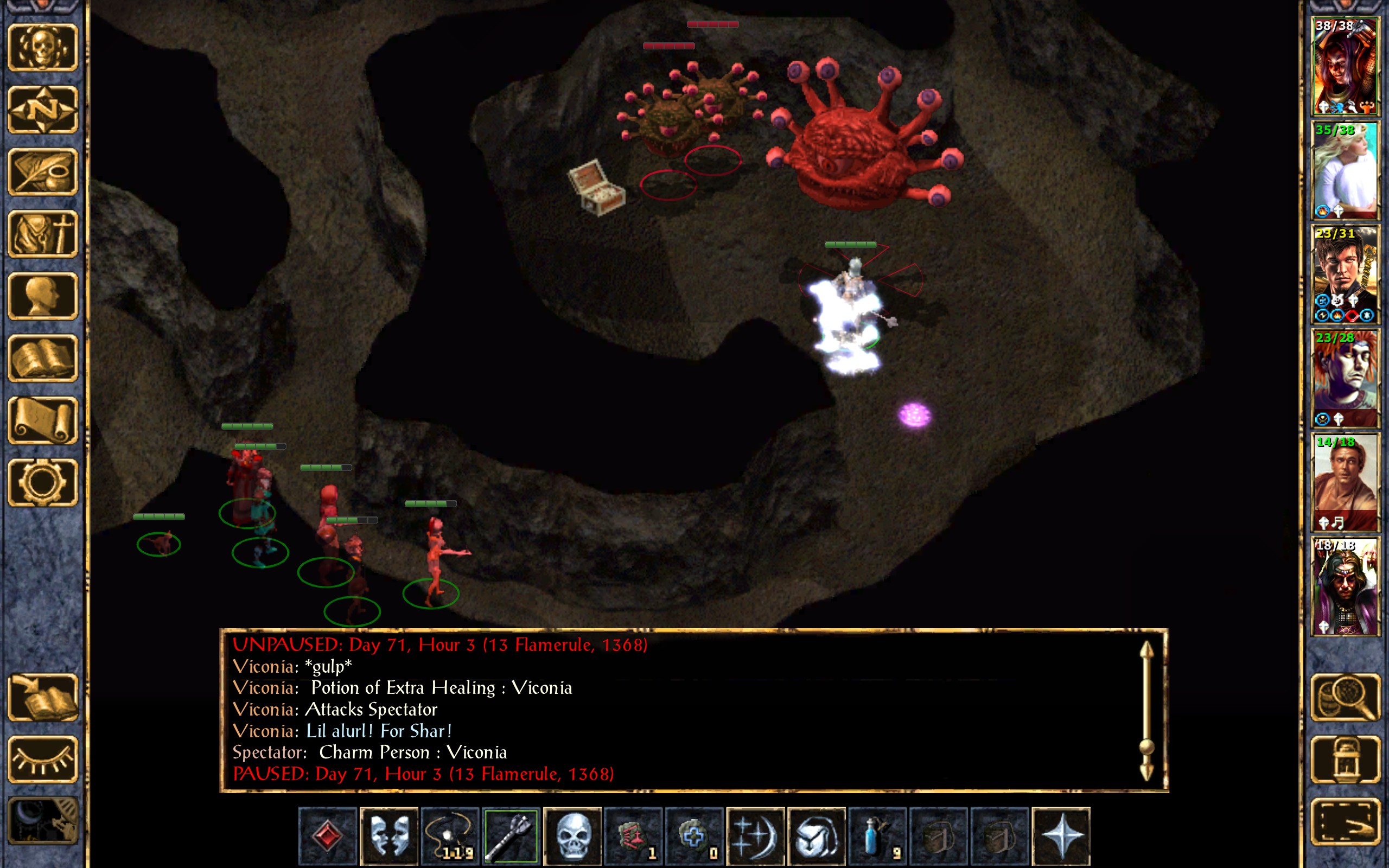The height and width of the screenshot is (868, 1389).
Task: Quick save using the book-with-arrow button
Action: click(42, 698)
